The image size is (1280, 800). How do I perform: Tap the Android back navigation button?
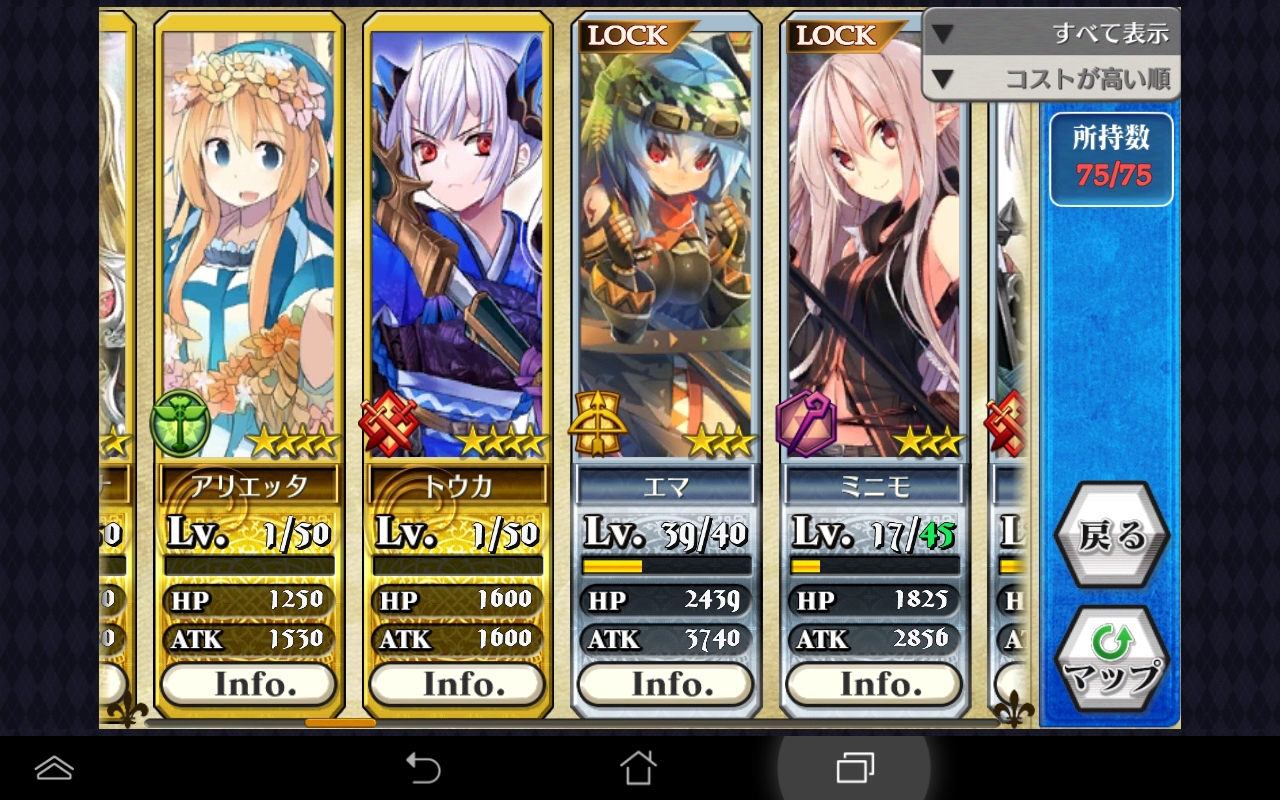423,768
